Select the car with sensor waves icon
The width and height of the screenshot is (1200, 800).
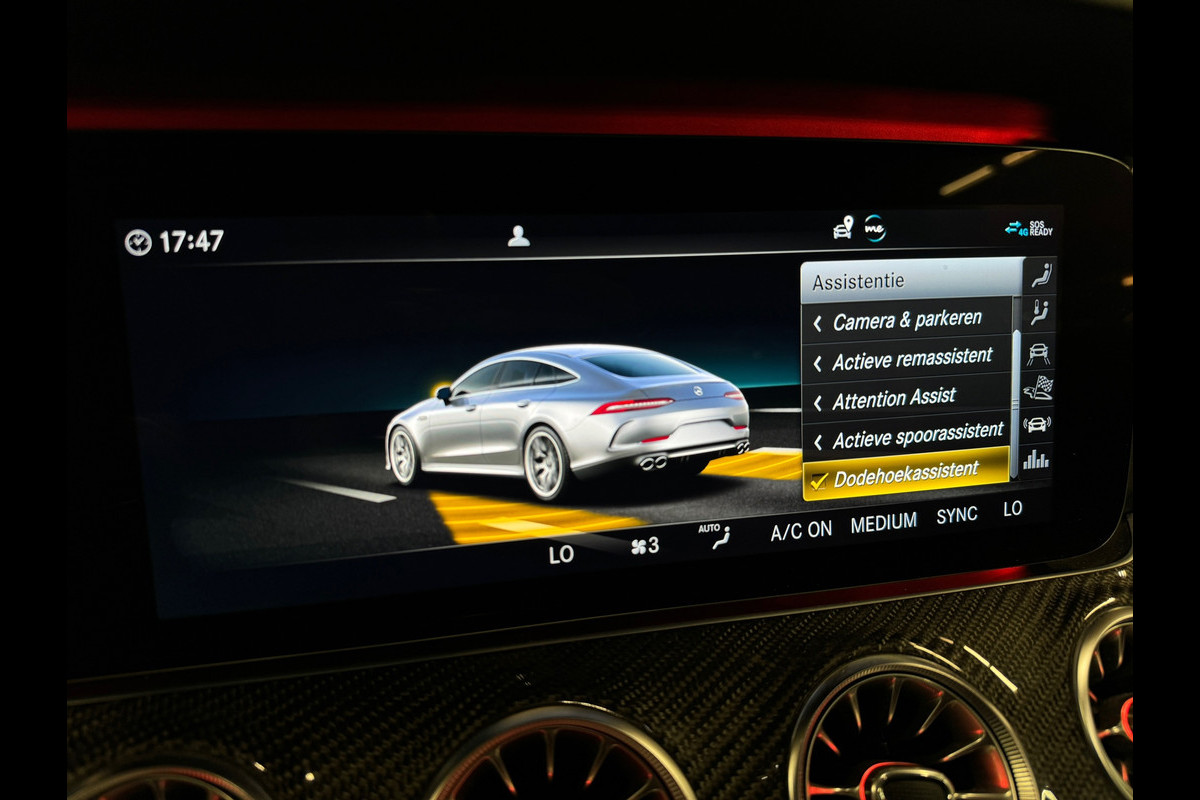[1038, 424]
